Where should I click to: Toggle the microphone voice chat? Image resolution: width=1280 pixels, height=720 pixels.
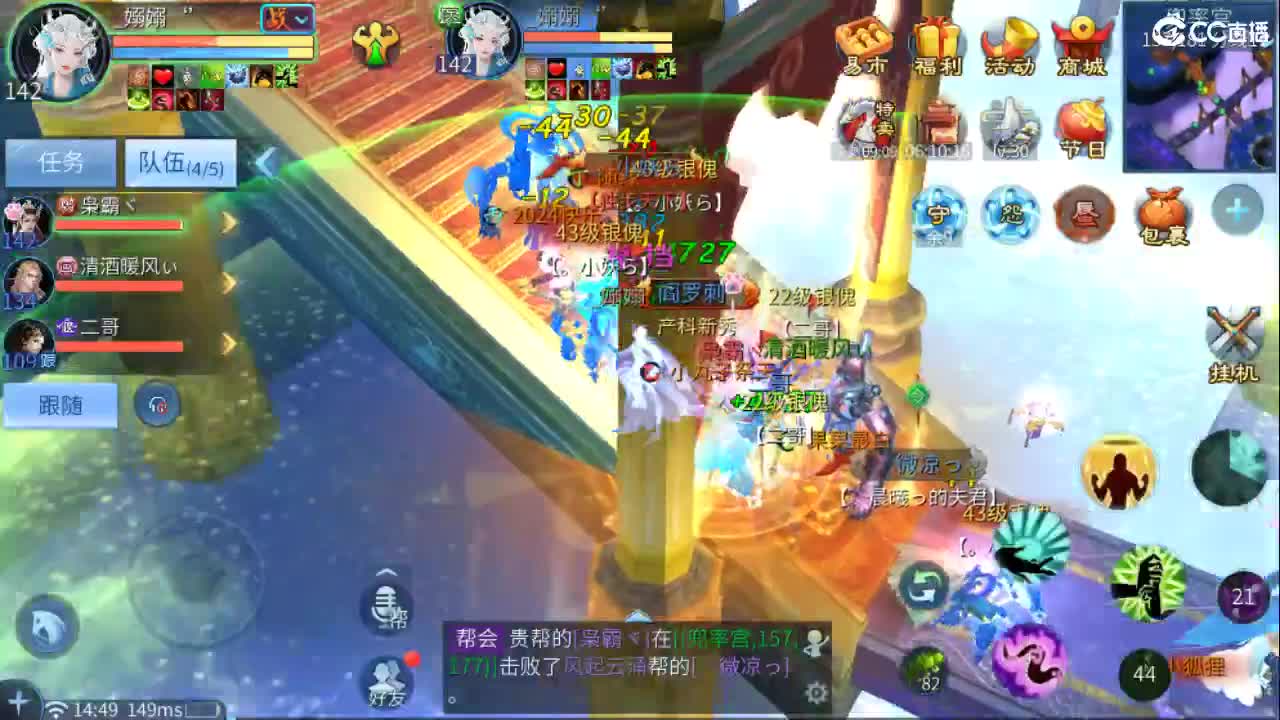(385, 606)
